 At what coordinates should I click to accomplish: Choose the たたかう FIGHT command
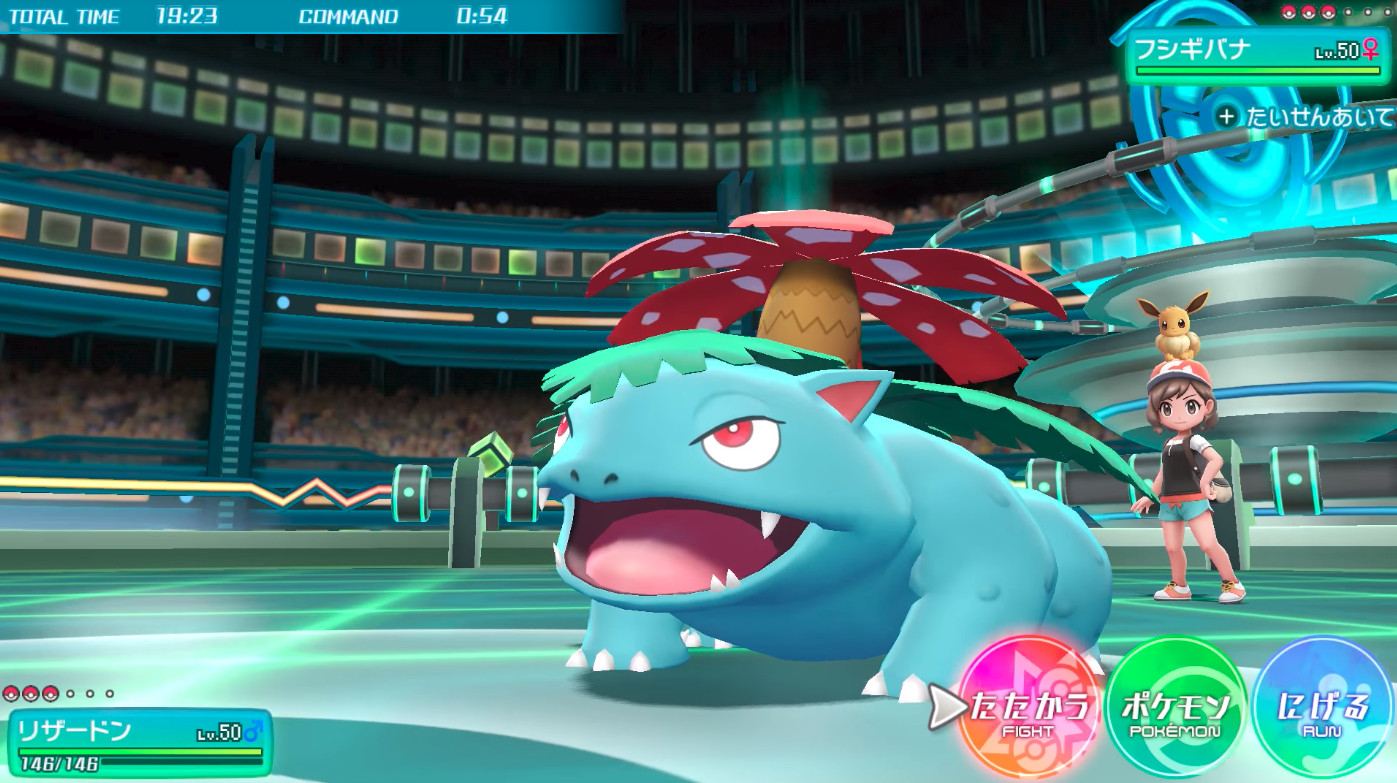coord(1027,708)
